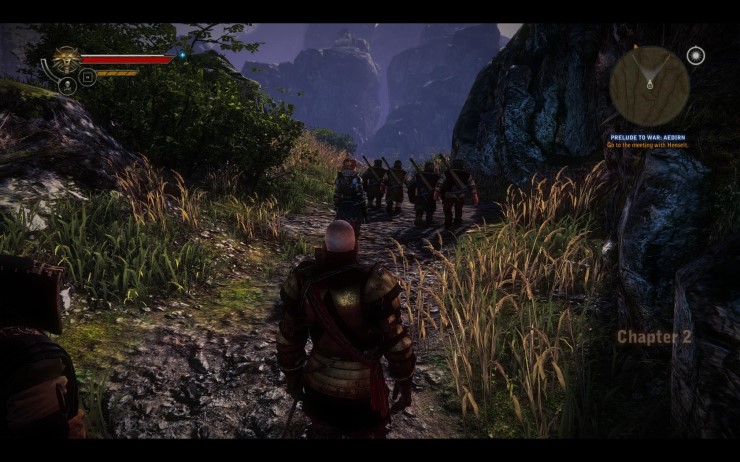Select the skull quick item slot
The width and height of the screenshot is (740, 462).
[67, 86]
